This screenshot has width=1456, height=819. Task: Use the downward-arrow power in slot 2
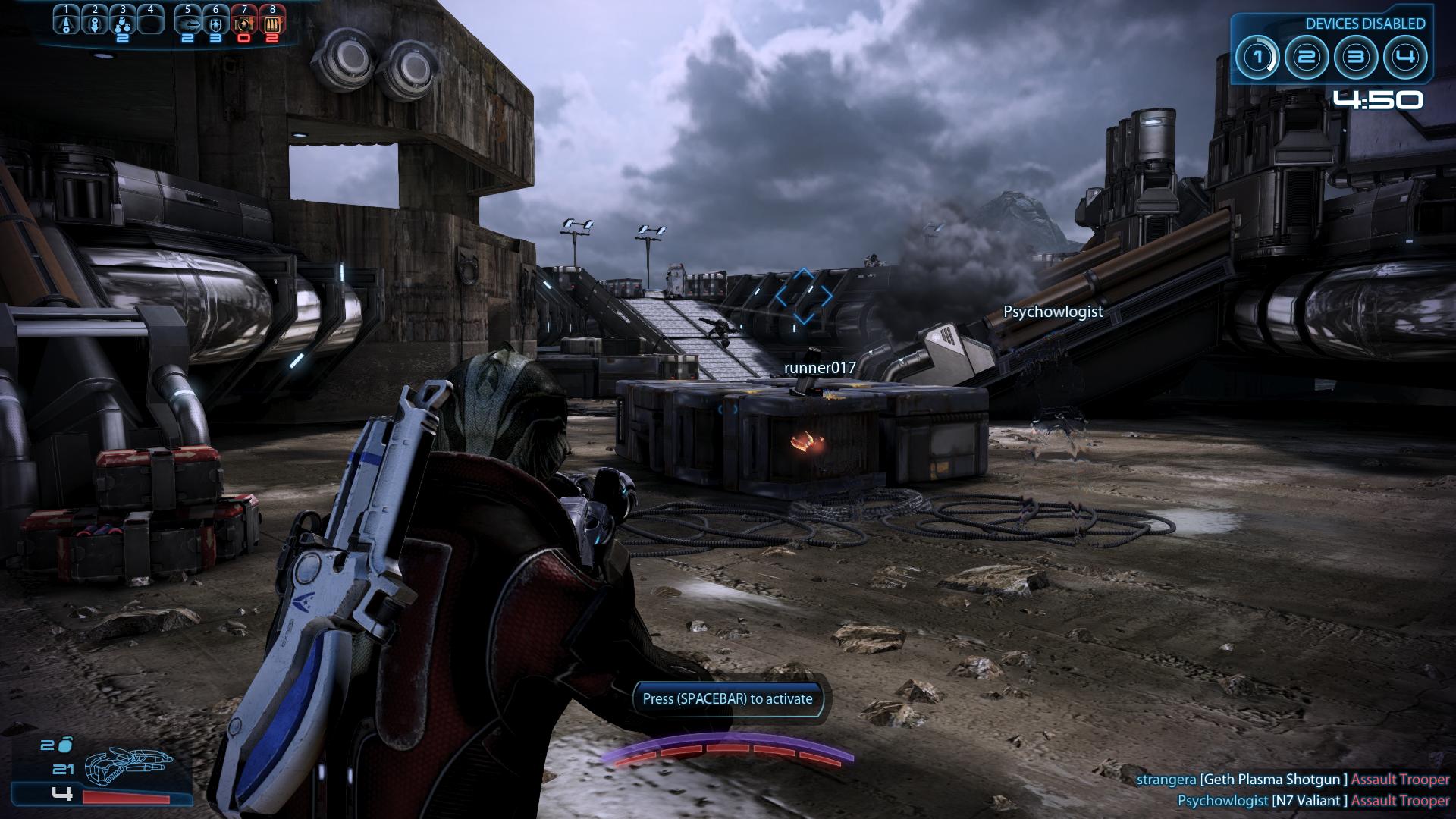95,23
